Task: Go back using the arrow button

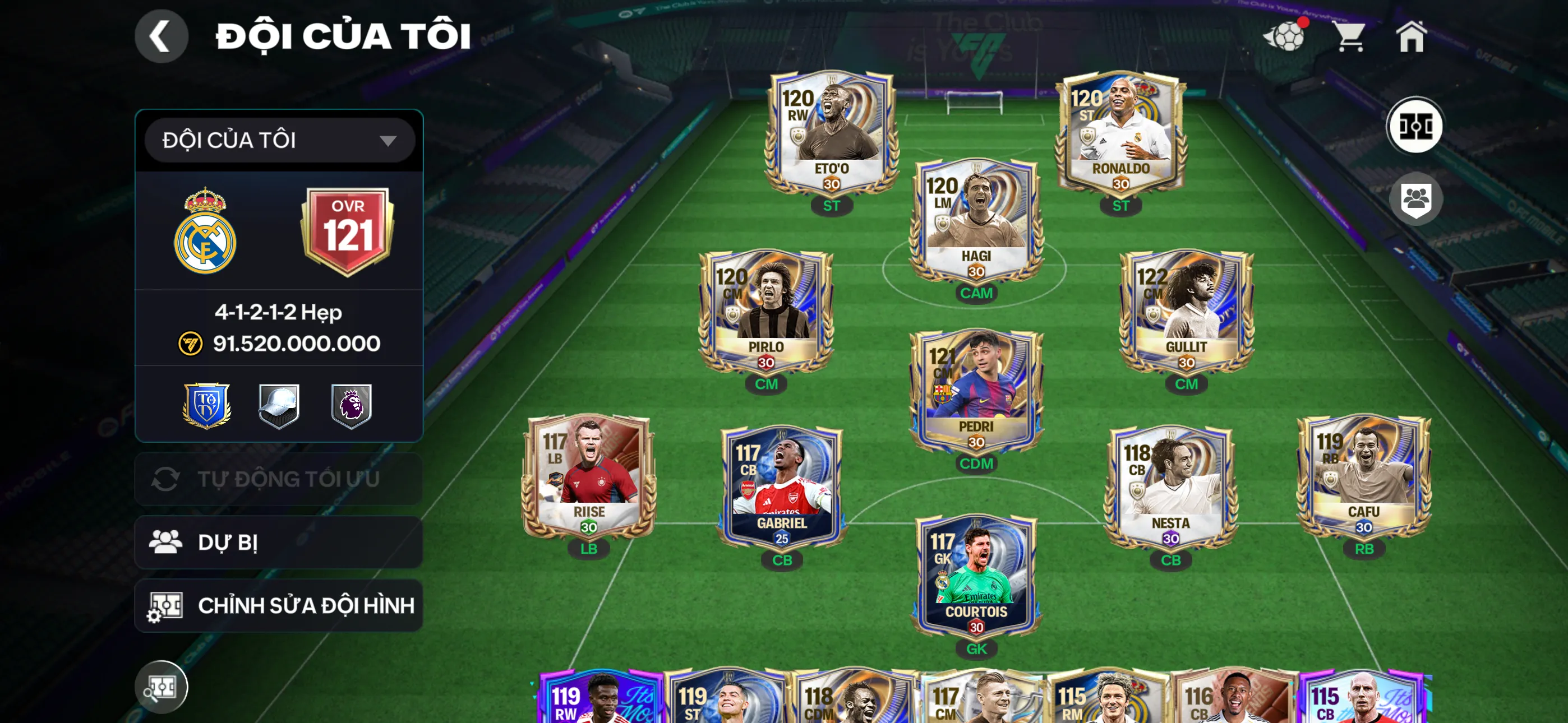Action: 162,36
